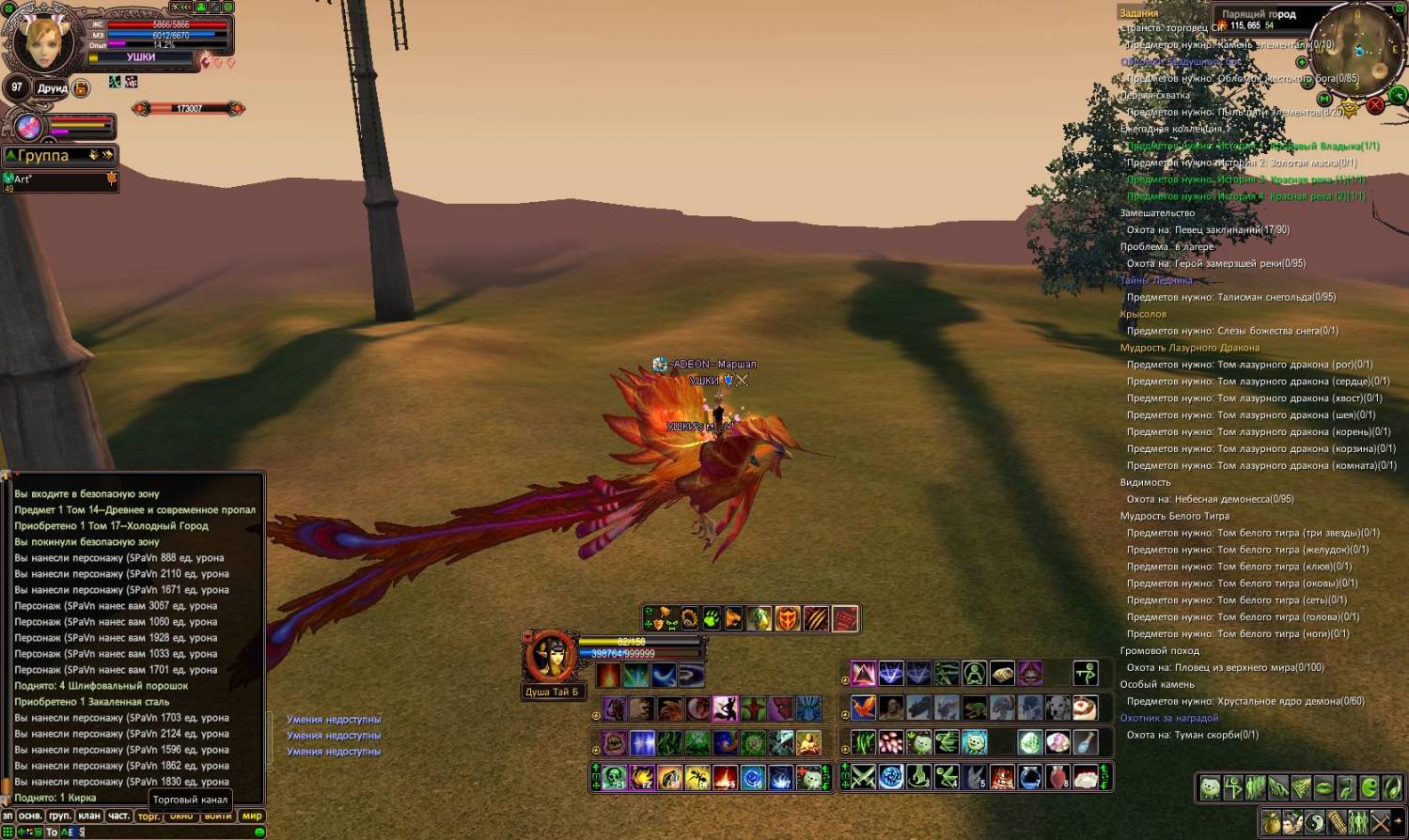Screen dimensions: 1409x840
Task: Open the Задания quest tracker header
Action: pos(1138,13)
